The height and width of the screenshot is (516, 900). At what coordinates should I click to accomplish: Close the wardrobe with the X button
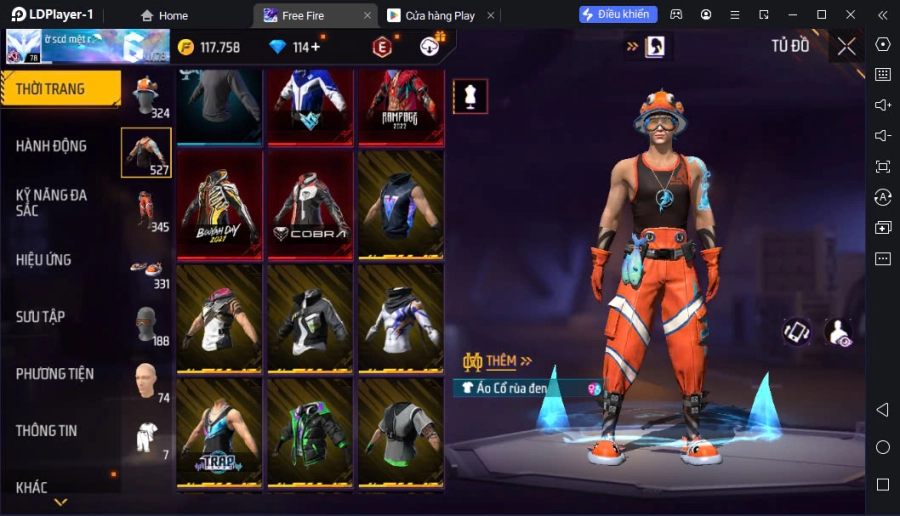(x=846, y=46)
